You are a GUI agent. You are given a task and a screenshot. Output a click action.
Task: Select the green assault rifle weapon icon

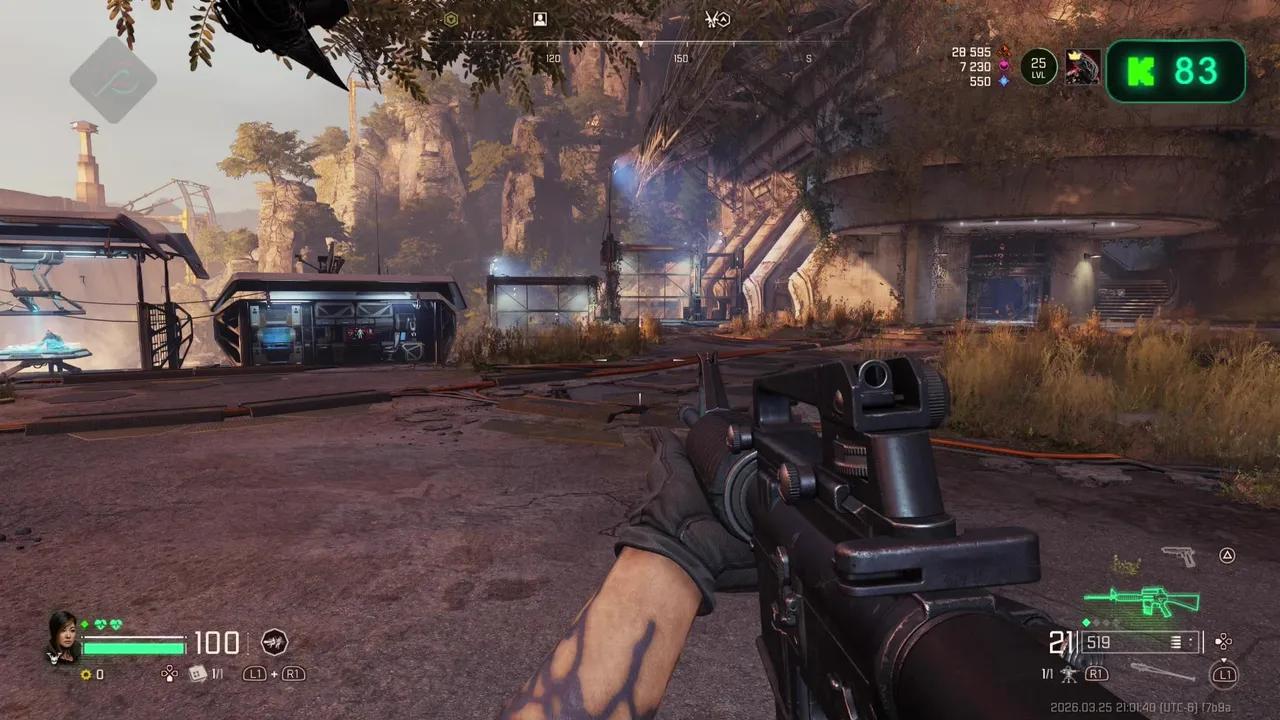[x=1142, y=601]
